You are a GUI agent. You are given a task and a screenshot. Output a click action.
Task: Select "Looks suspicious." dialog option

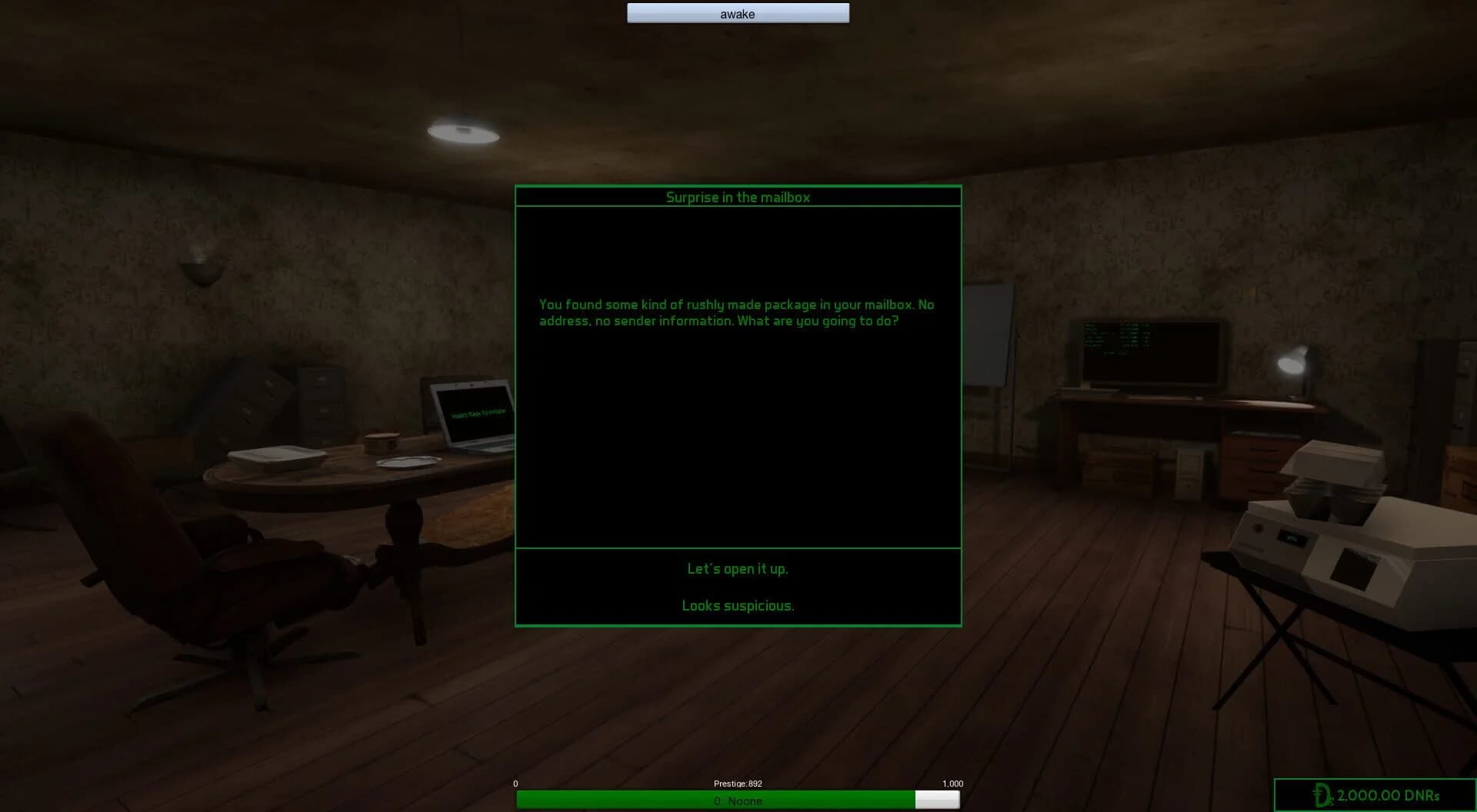(x=737, y=606)
